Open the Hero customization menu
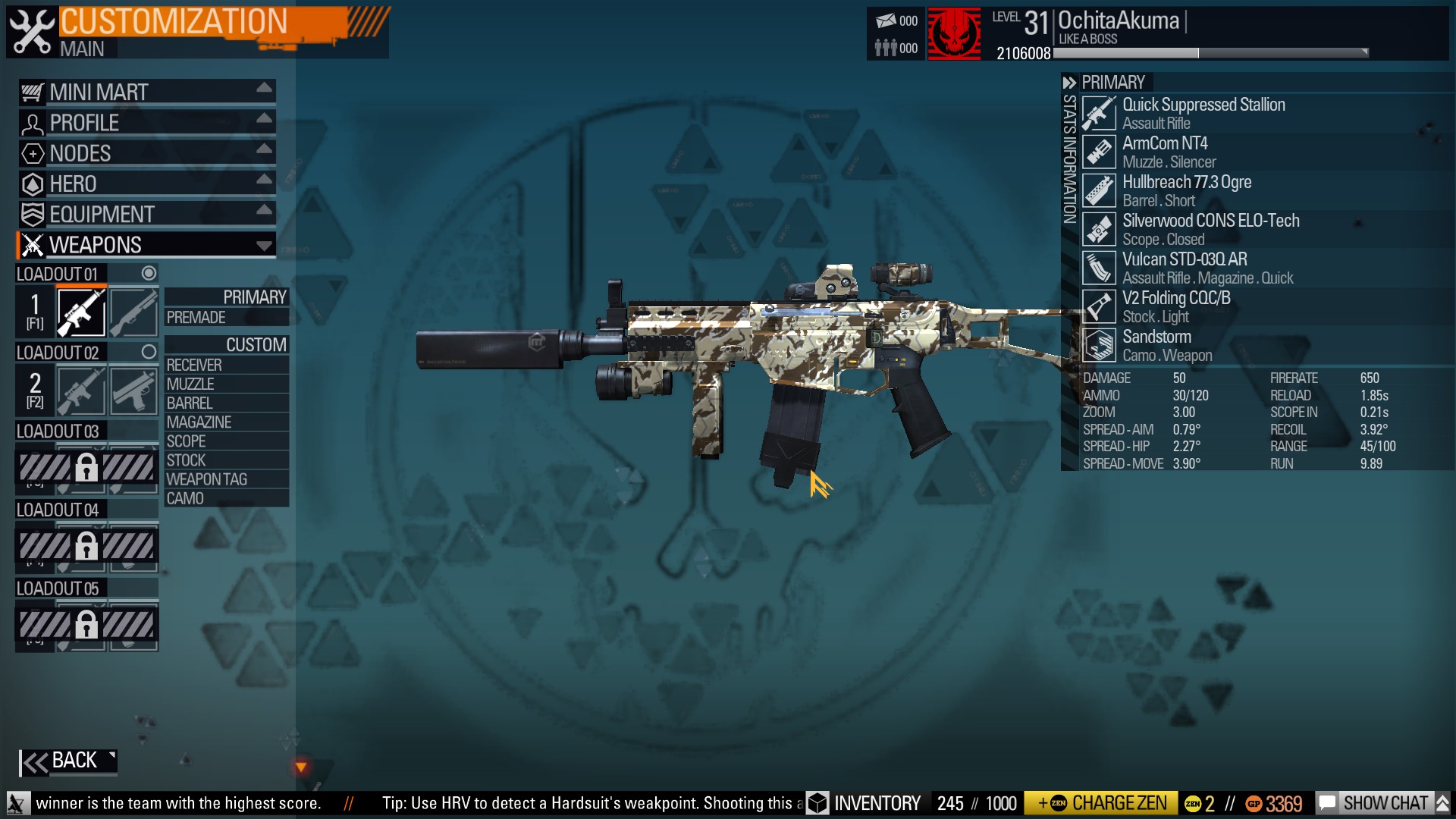The width and height of the screenshot is (1456, 819). [146, 184]
